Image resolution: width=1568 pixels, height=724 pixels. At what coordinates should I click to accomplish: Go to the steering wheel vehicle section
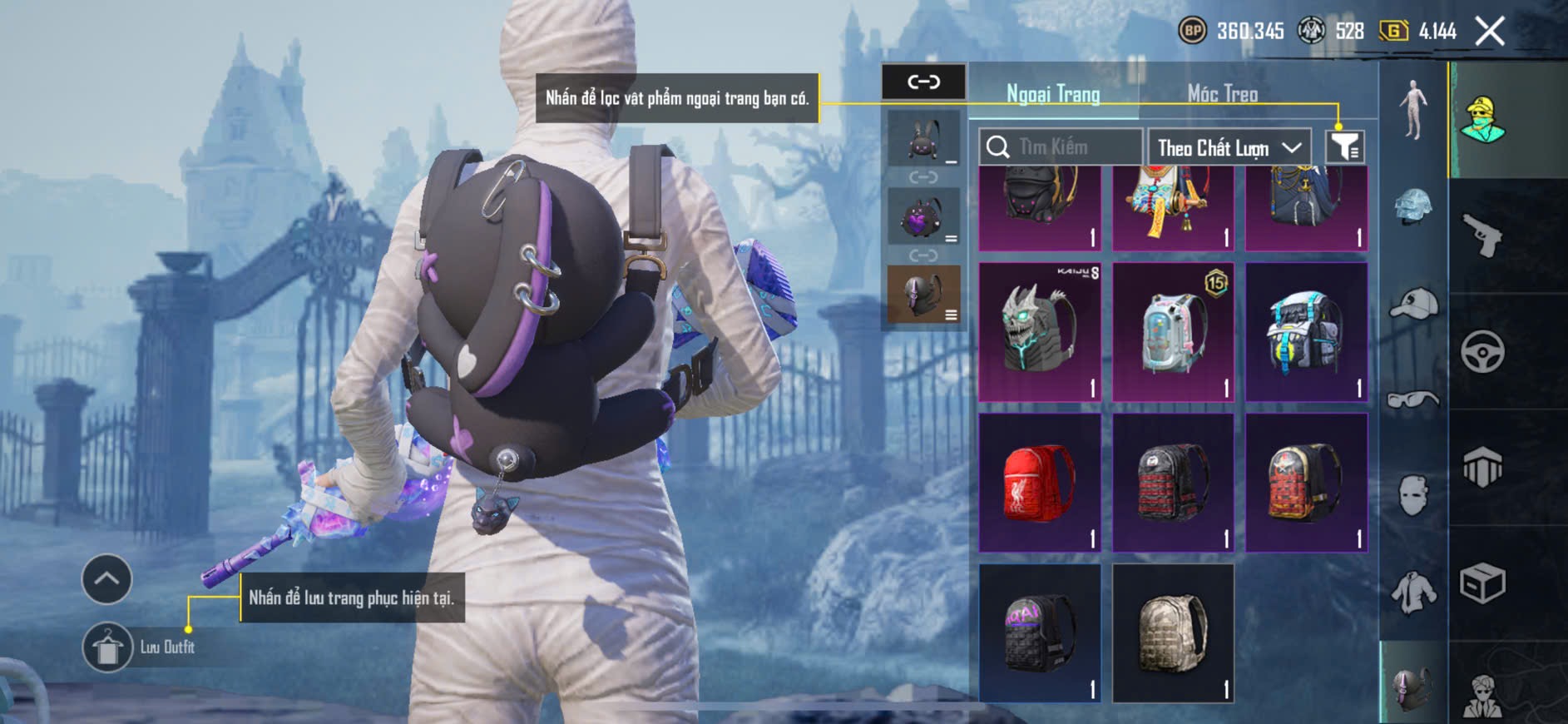click(x=1482, y=351)
